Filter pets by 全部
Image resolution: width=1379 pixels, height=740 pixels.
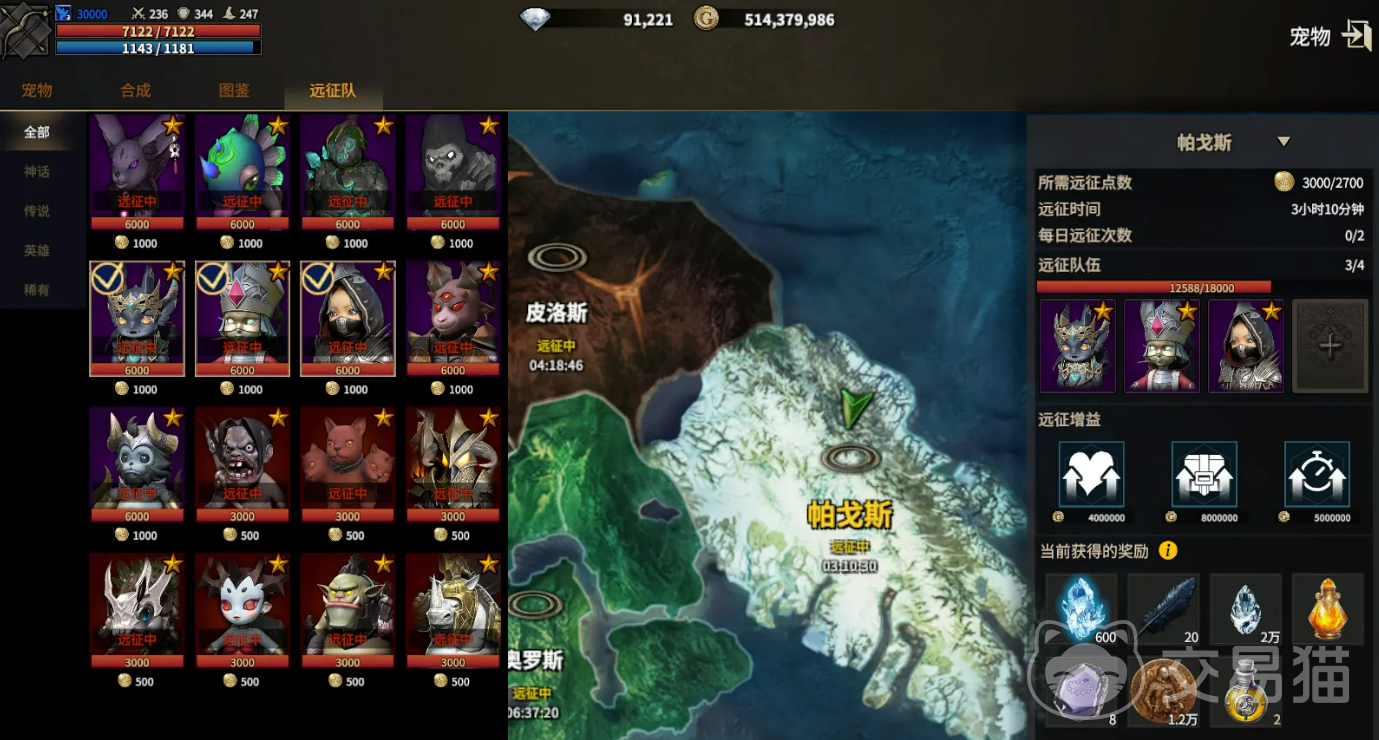pyautogui.click(x=37, y=132)
